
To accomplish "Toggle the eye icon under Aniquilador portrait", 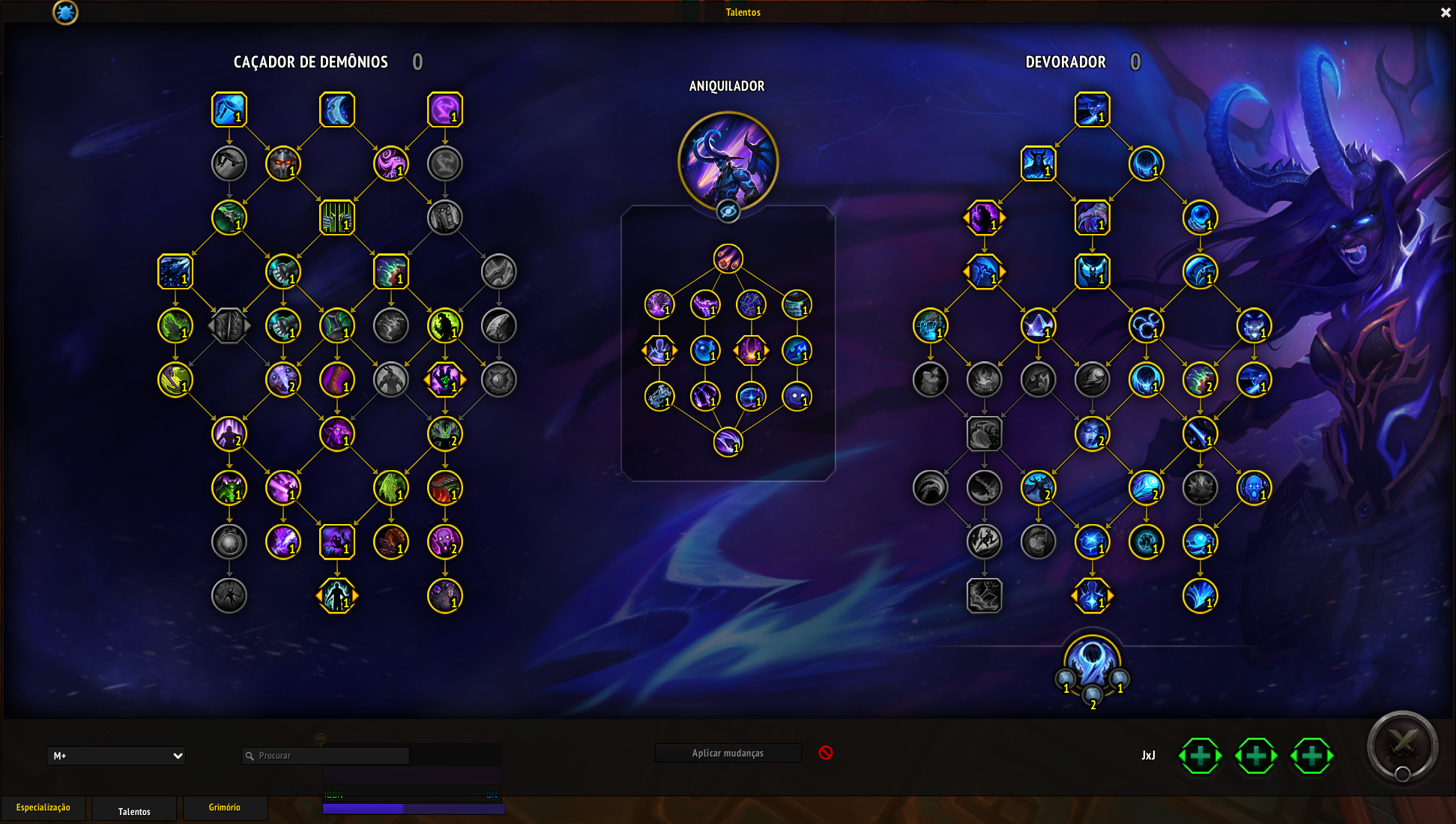I will pyautogui.click(x=728, y=212).
